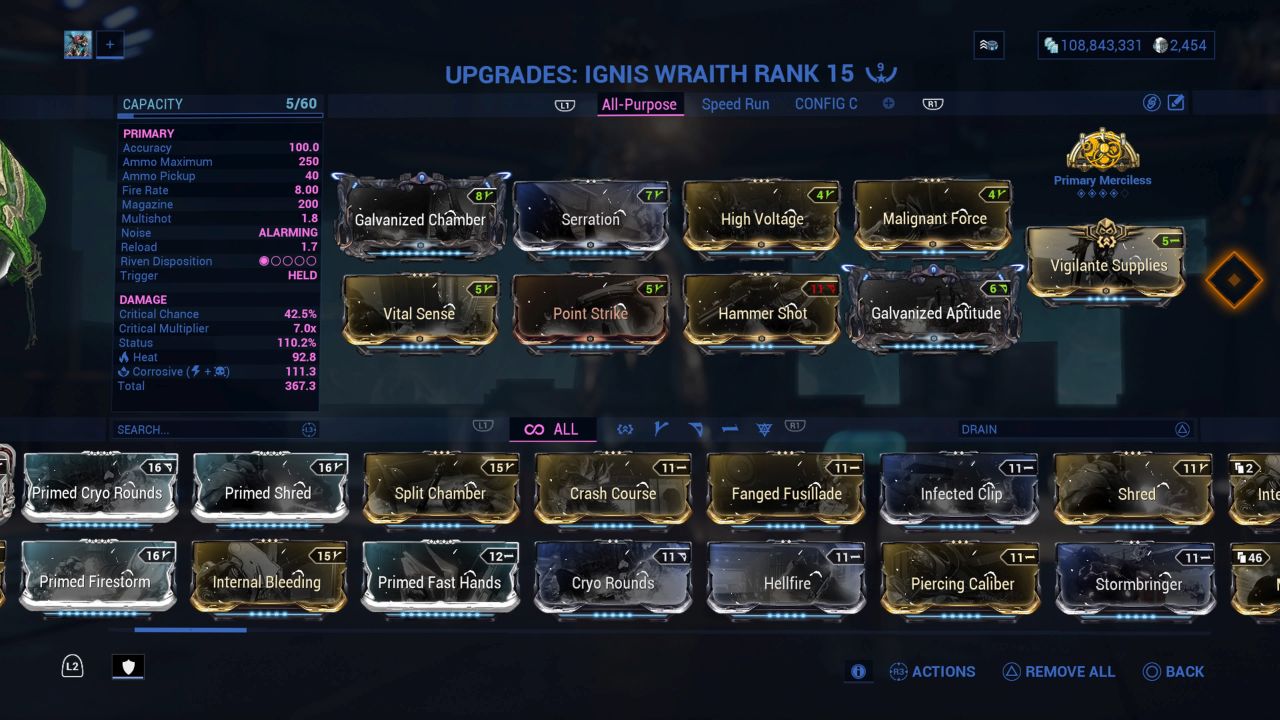Toggle the bracket-shaped polarity filter
Image resolution: width=1280 pixels, height=720 pixels.
coord(625,428)
